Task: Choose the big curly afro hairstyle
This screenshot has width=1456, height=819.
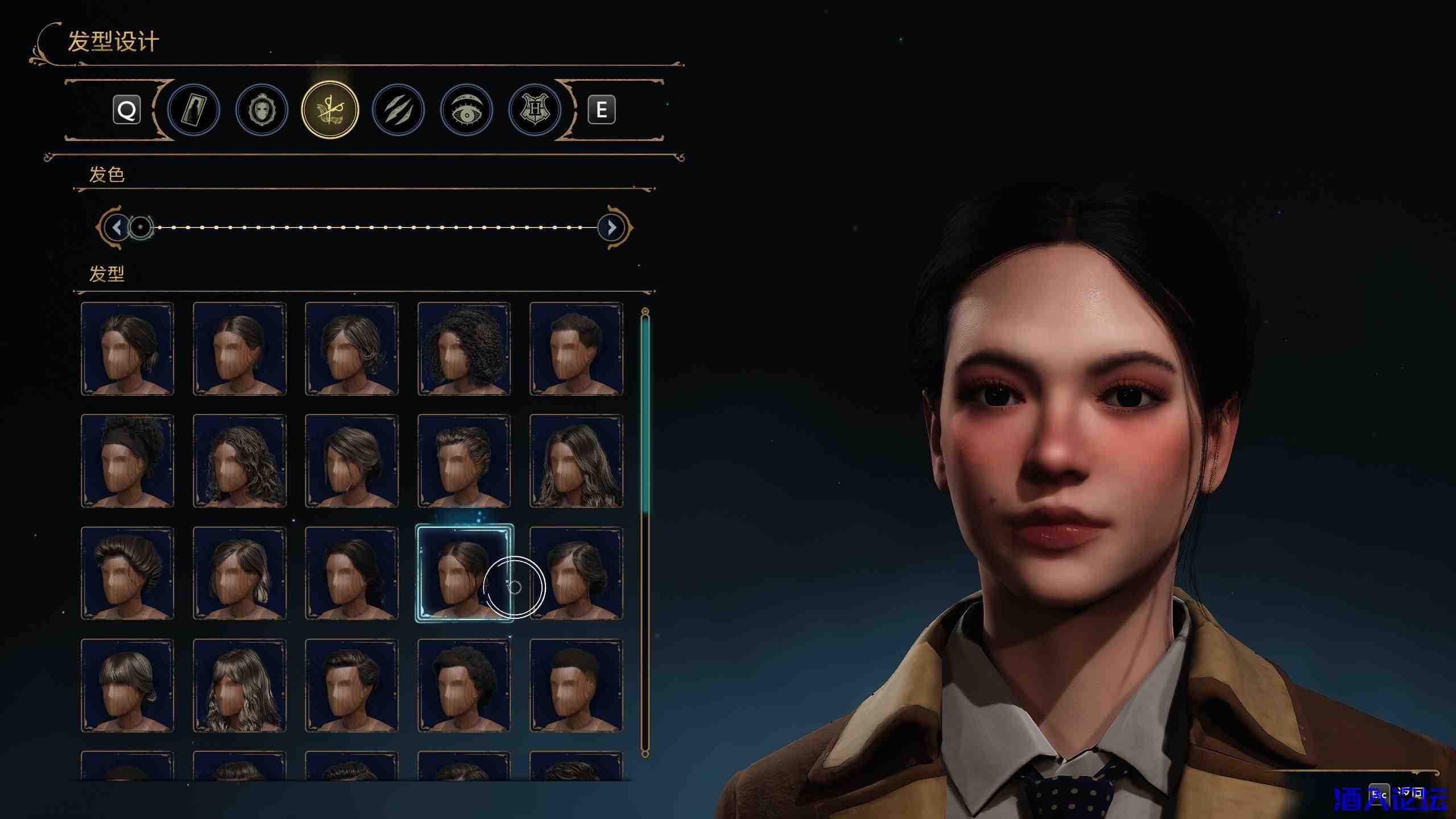Action: pyautogui.click(x=464, y=348)
